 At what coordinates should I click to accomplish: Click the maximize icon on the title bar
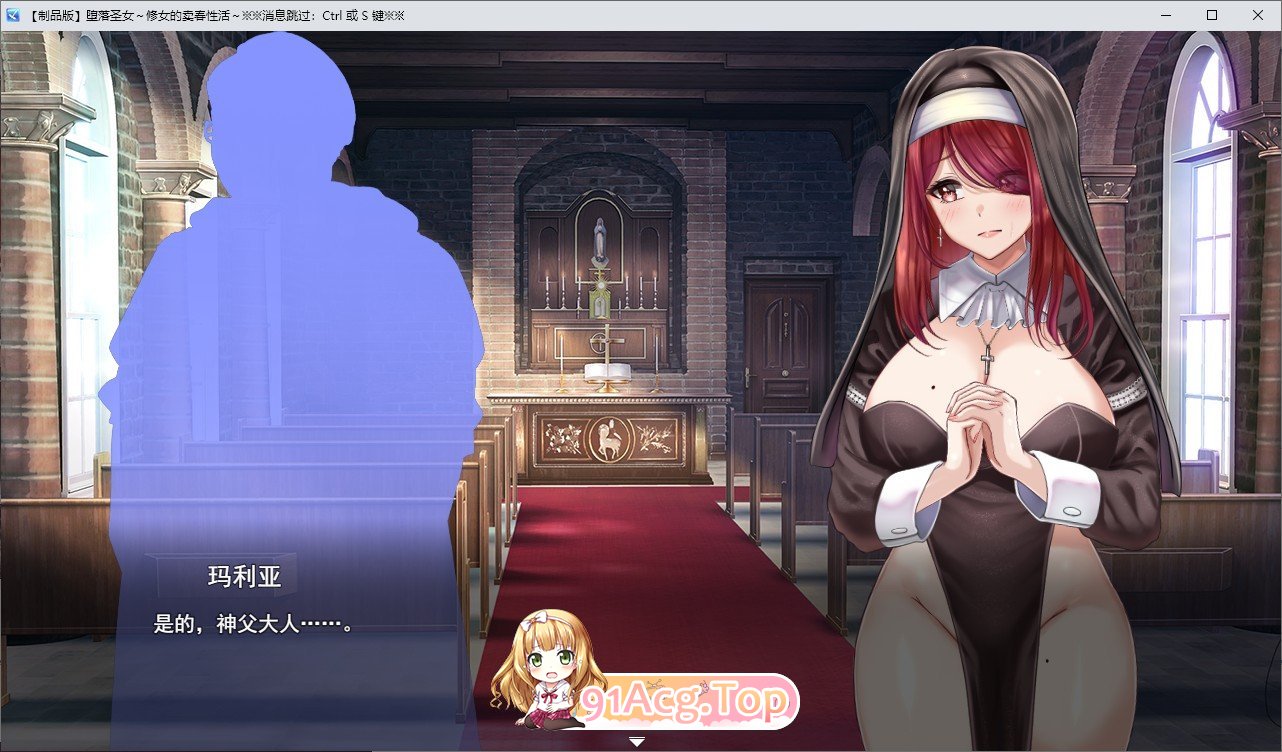[x=1211, y=14]
